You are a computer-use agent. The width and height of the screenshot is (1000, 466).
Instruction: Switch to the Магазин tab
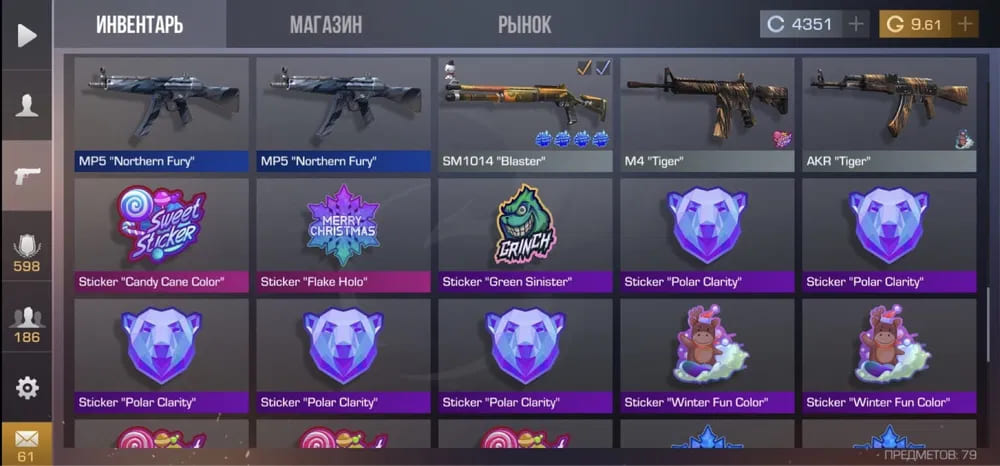click(x=326, y=25)
